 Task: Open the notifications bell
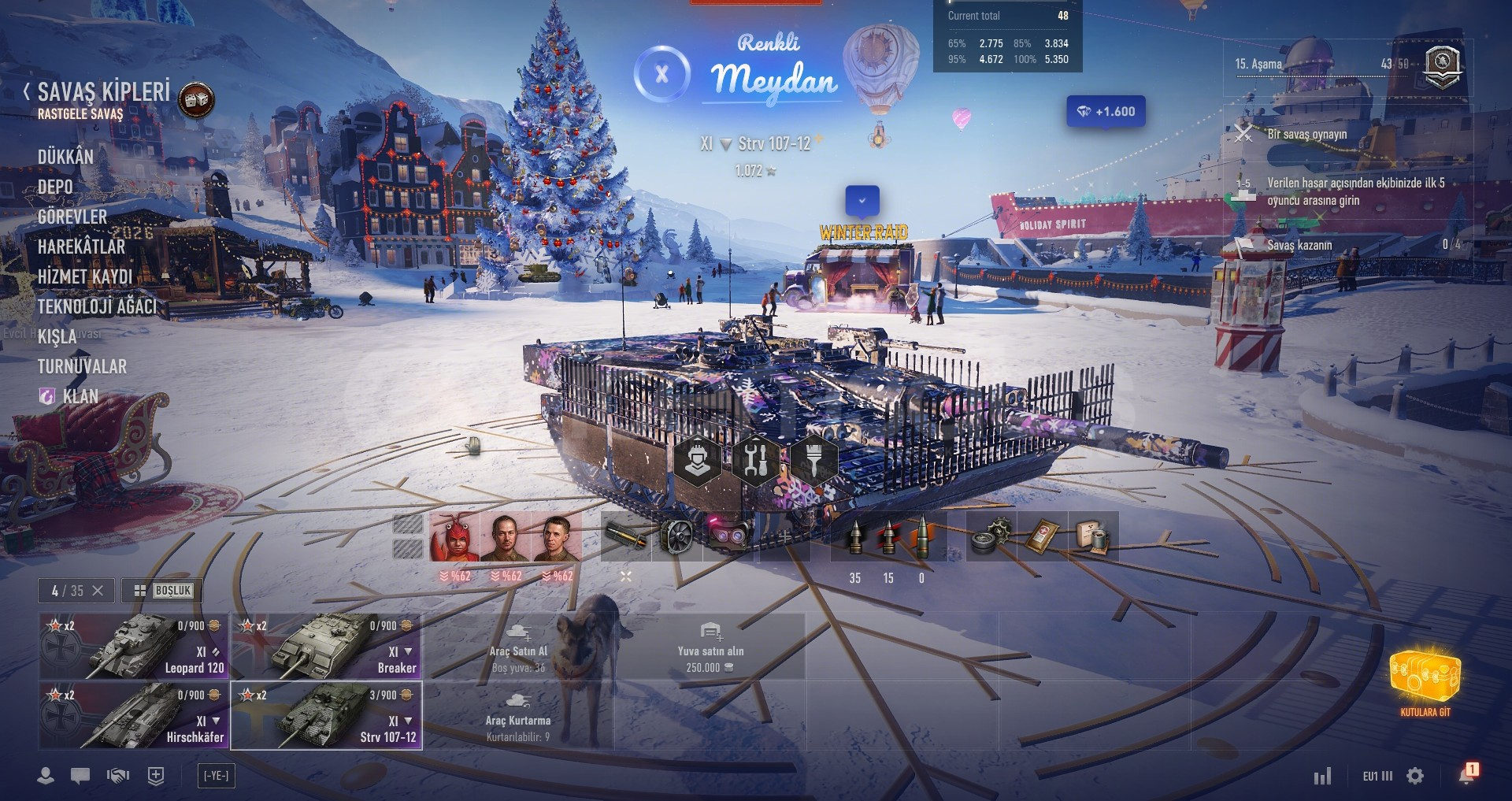[x=1466, y=775]
